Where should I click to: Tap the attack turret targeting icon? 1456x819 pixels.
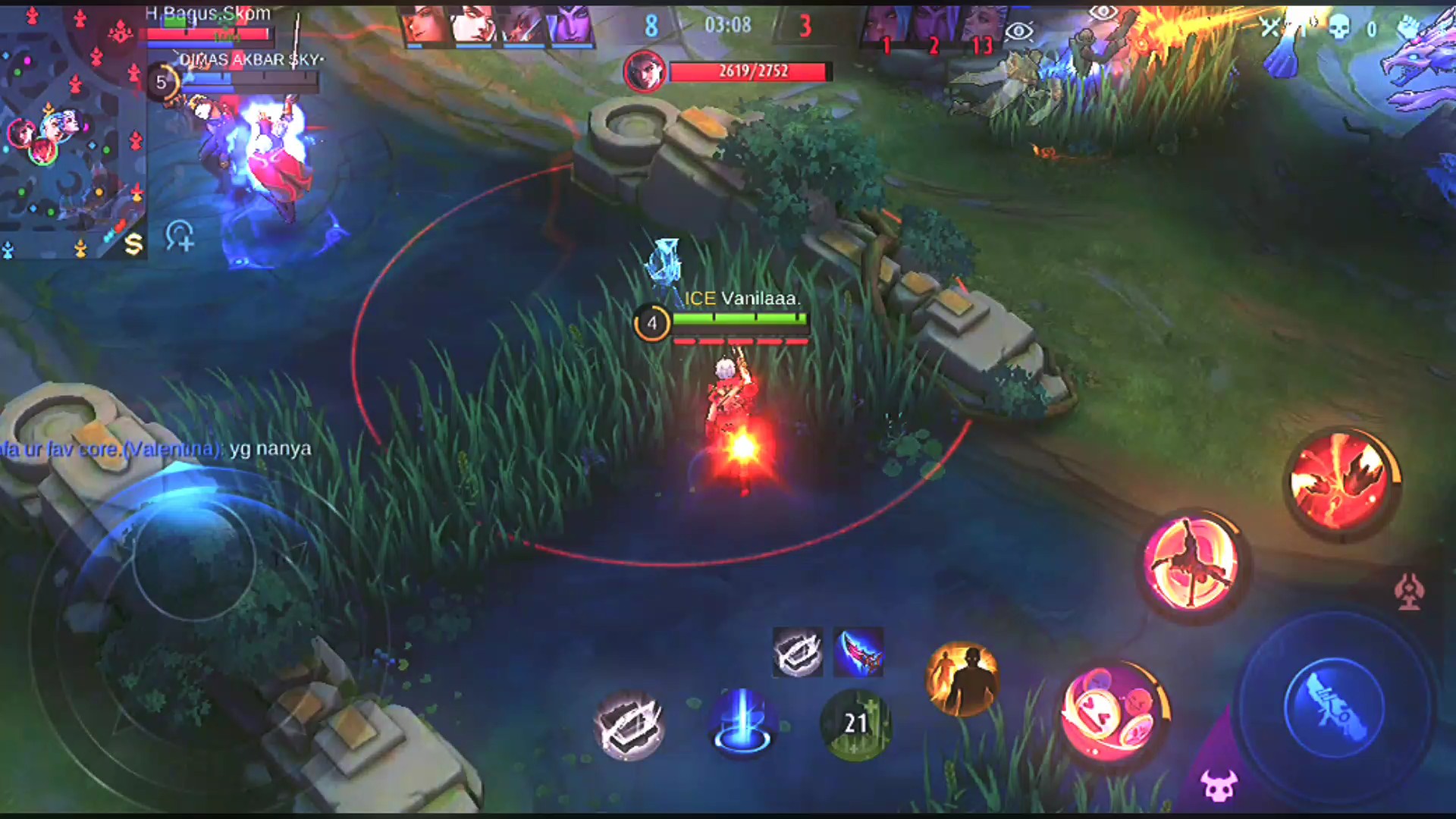pos(1410,592)
